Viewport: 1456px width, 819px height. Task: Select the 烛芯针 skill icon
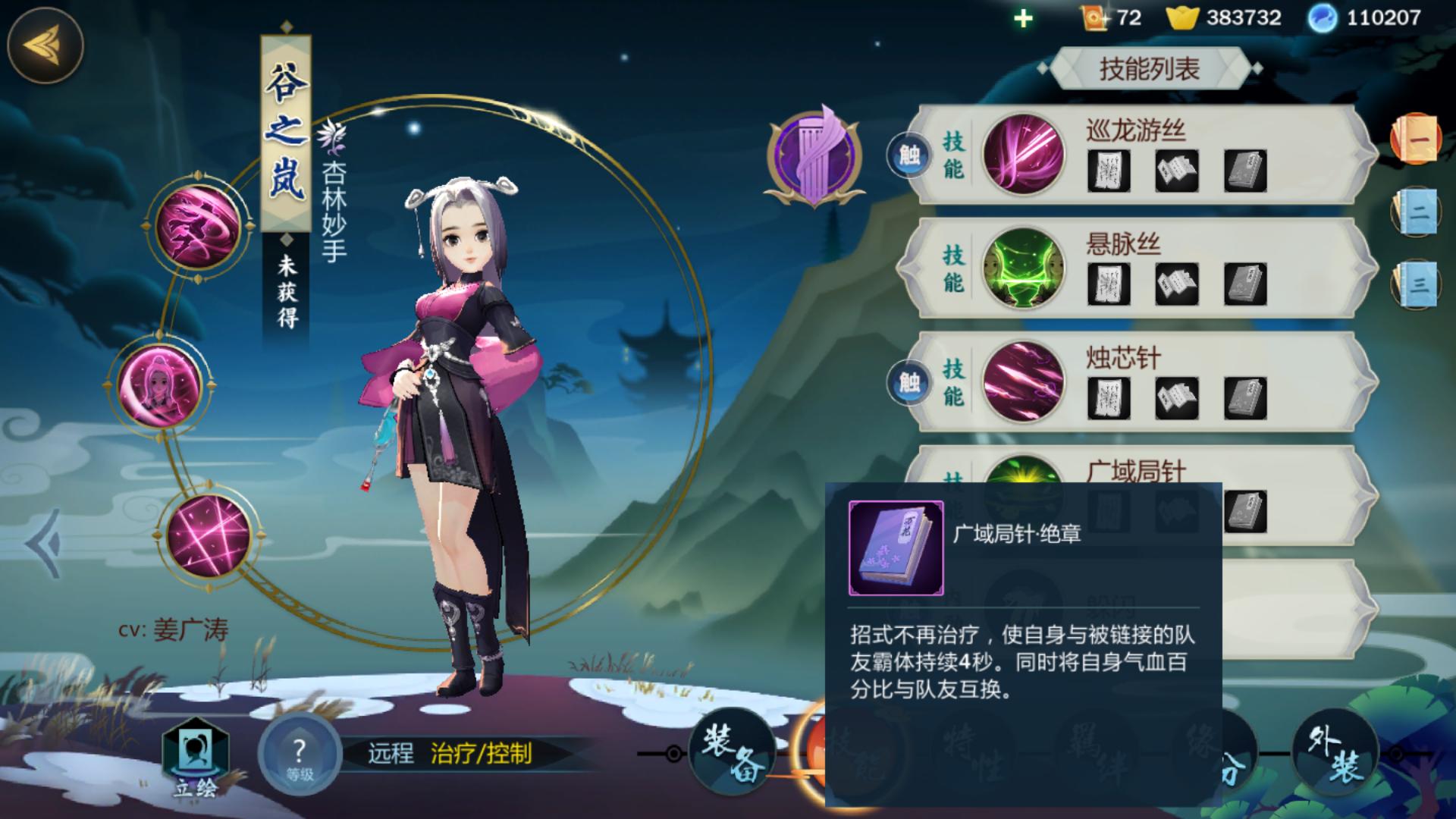[x=1022, y=381]
